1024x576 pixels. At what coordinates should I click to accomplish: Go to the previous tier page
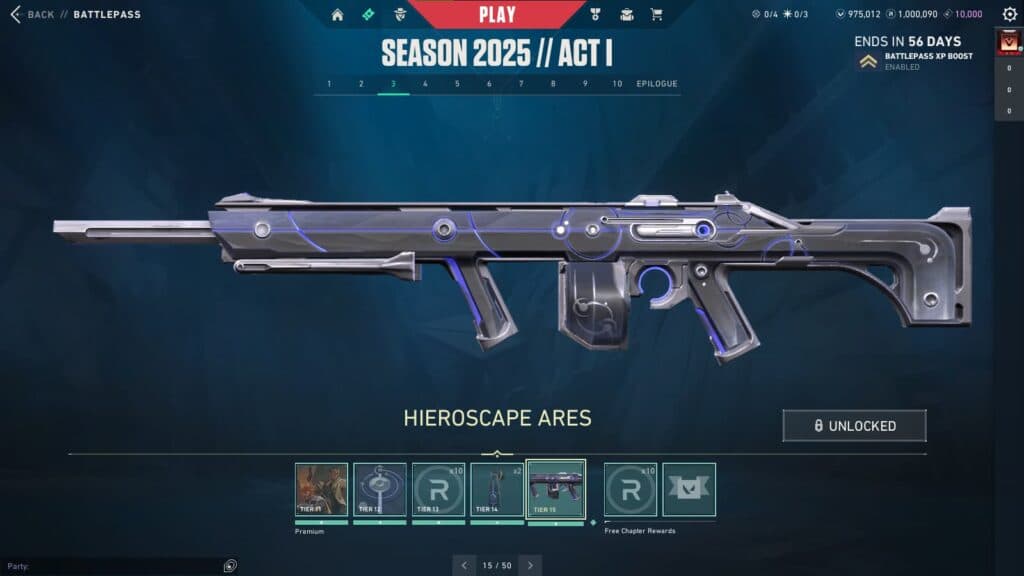[x=464, y=565]
